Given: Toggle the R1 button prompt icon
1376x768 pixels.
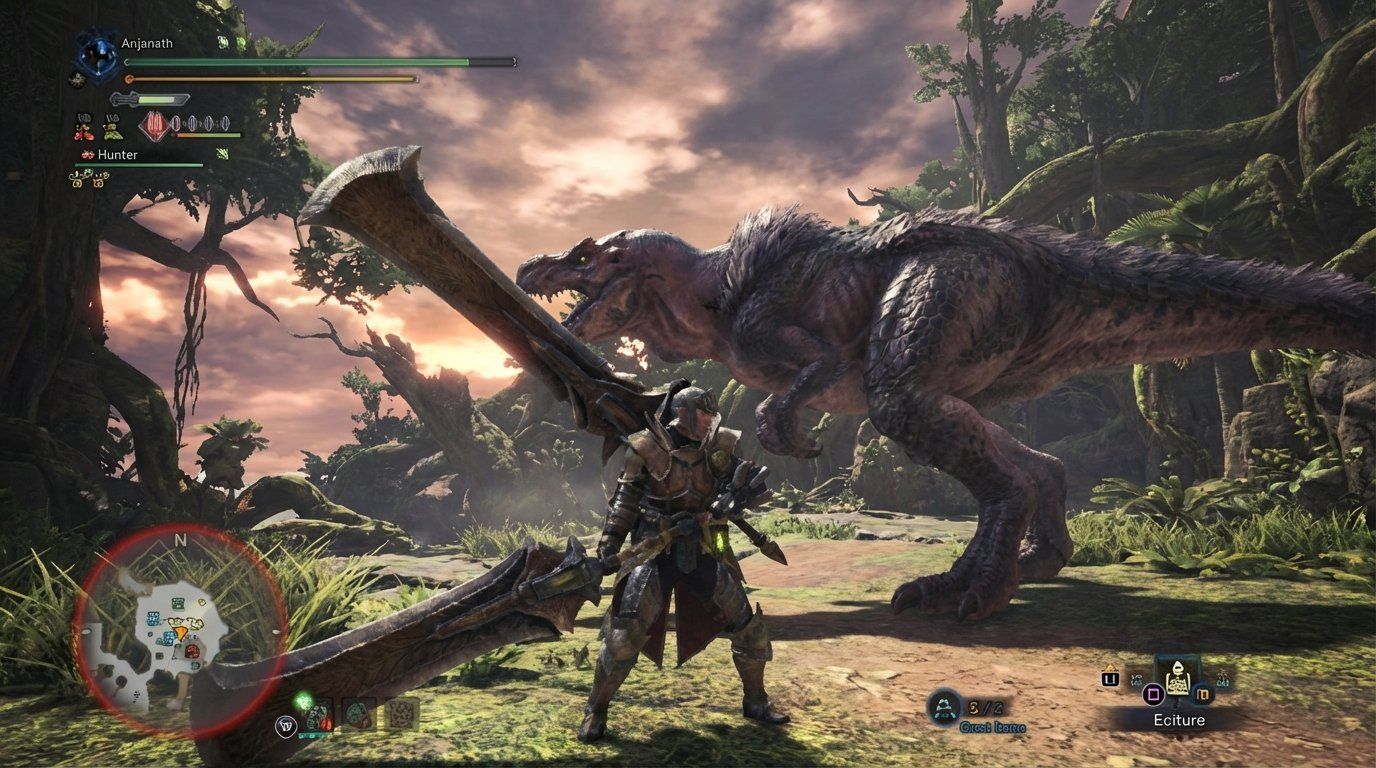Looking at the screenshot, I should click(x=1203, y=694).
